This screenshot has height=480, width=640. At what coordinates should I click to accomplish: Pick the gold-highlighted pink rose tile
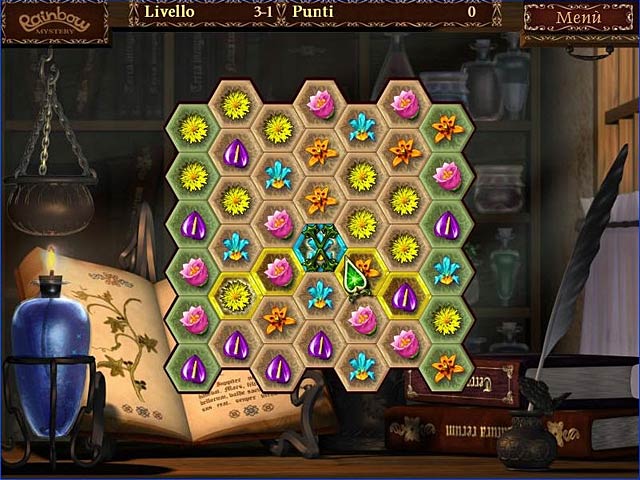[x=278, y=270]
